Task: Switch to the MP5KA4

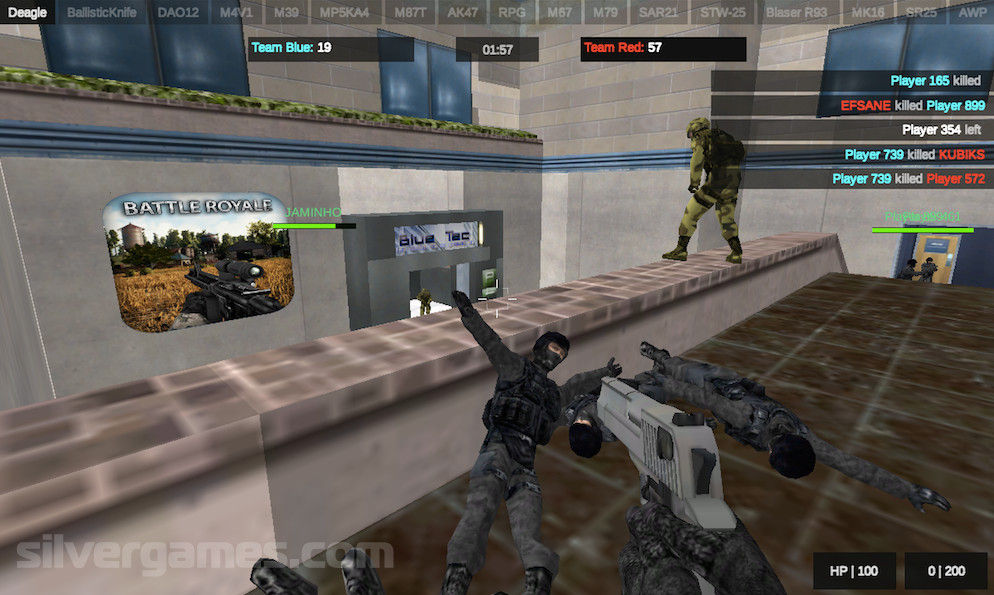Action: pyautogui.click(x=344, y=13)
